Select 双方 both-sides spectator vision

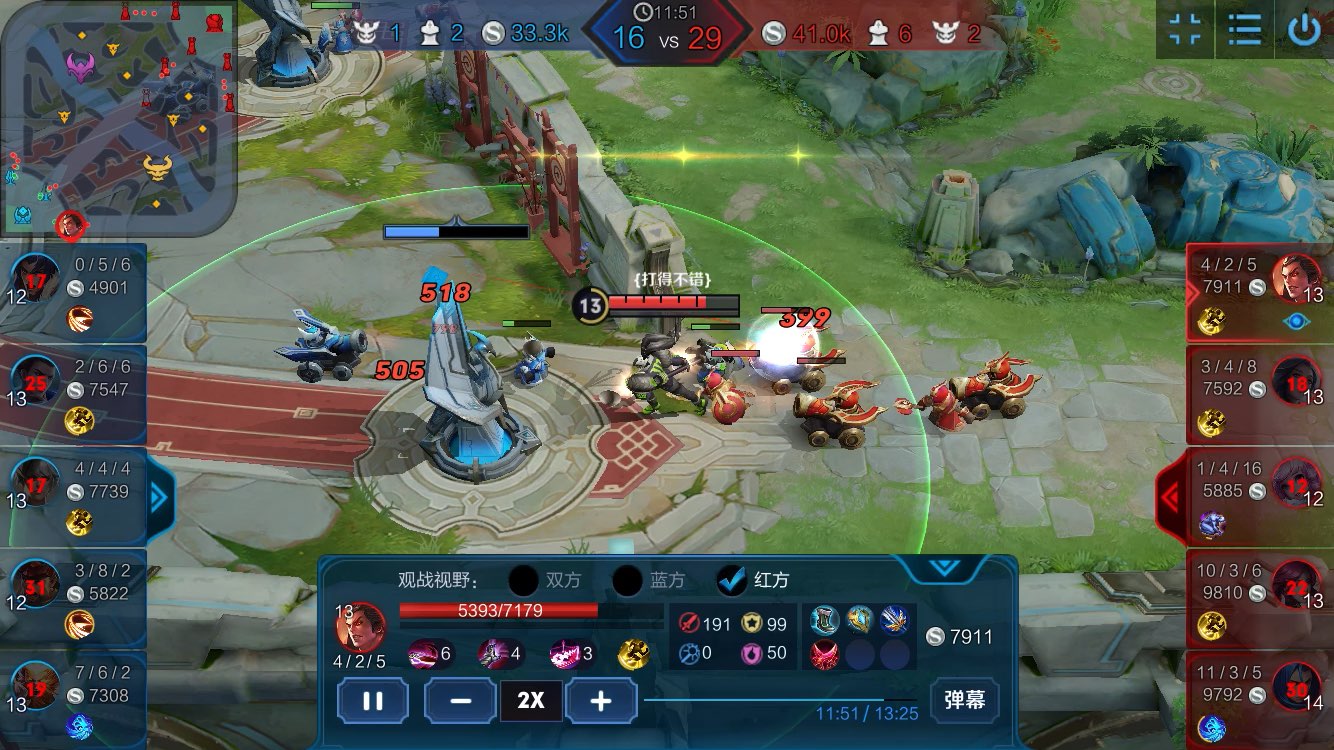pos(524,580)
